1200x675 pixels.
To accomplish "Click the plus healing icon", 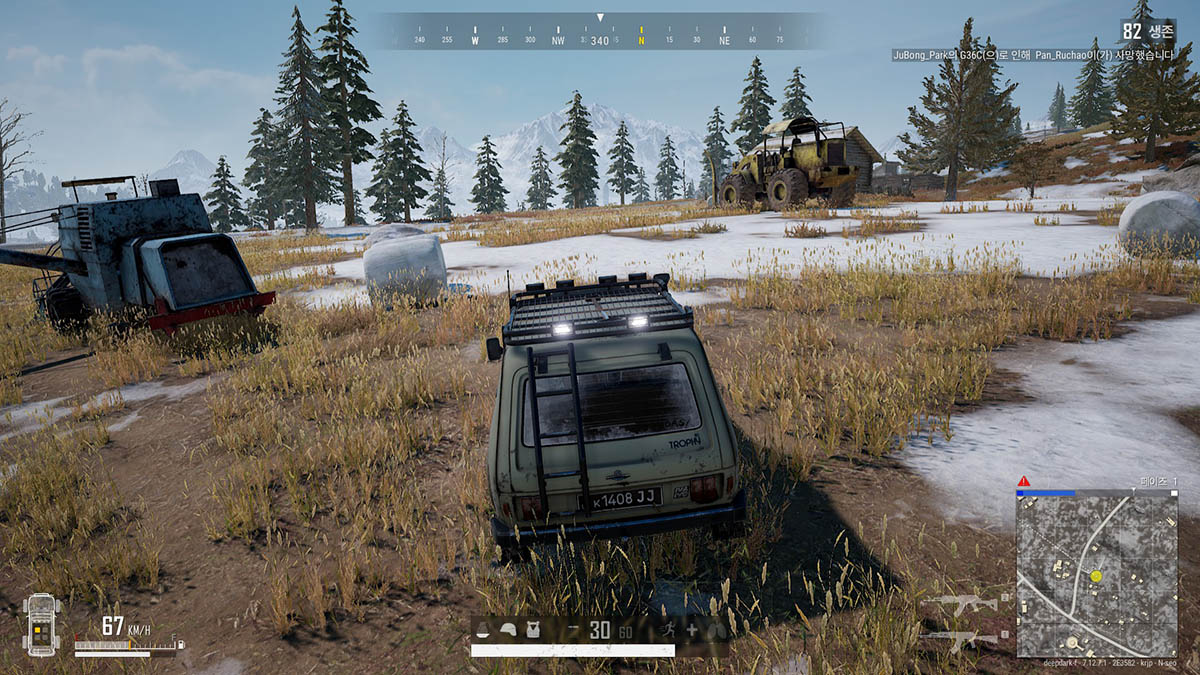I will point(692,631).
